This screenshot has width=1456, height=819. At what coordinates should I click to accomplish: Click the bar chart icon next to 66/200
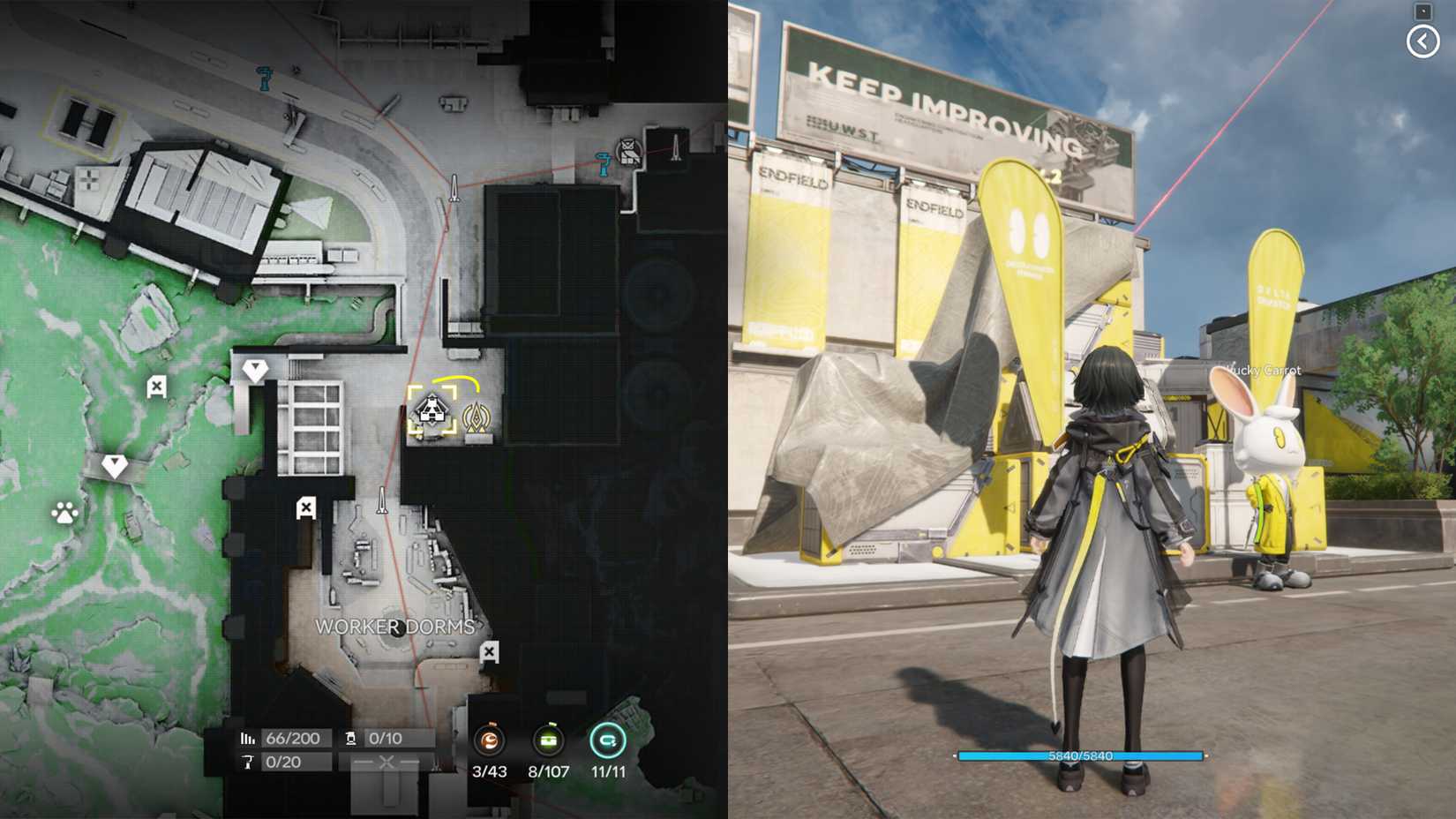248,736
